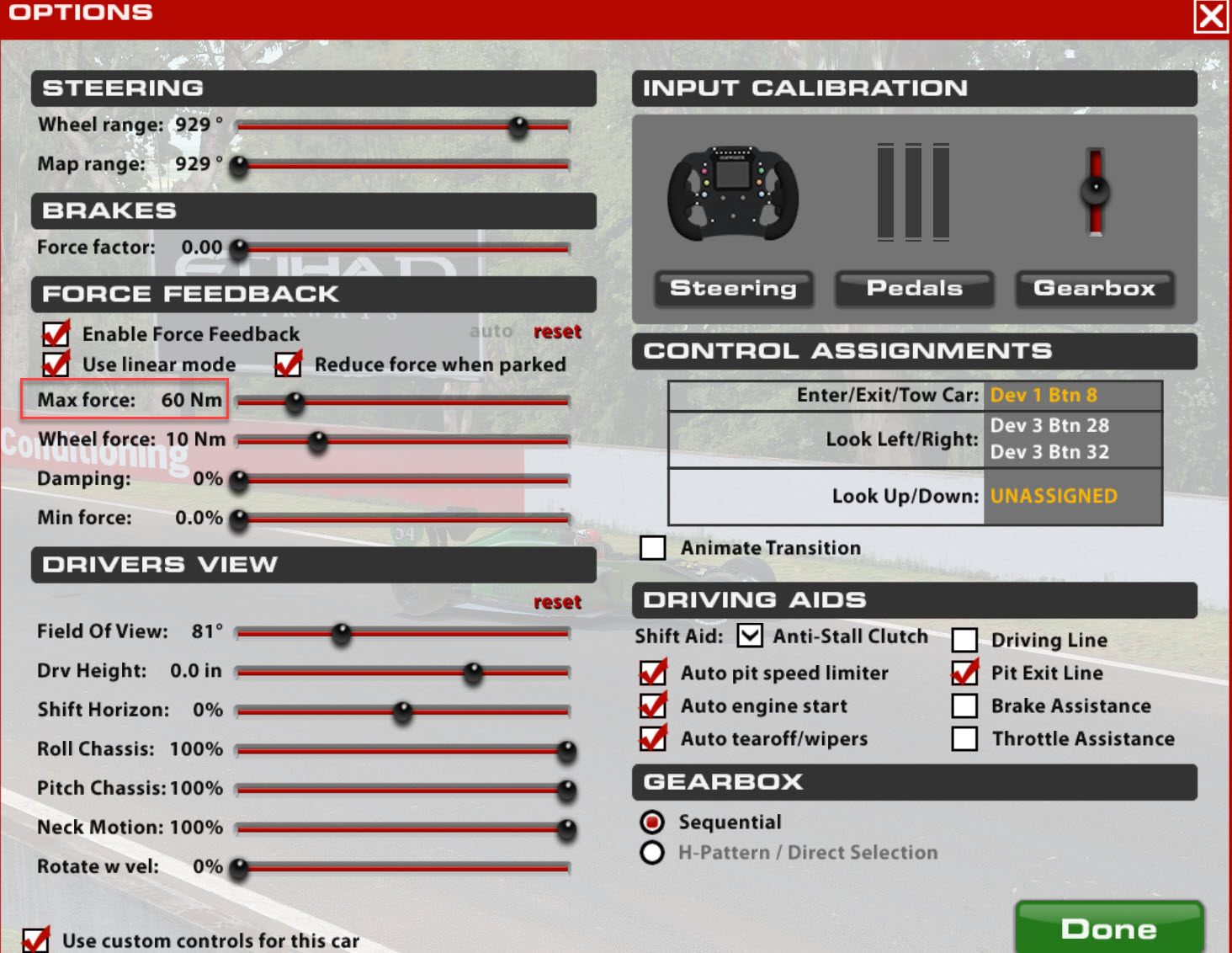Click the Max force slider handle

point(295,403)
